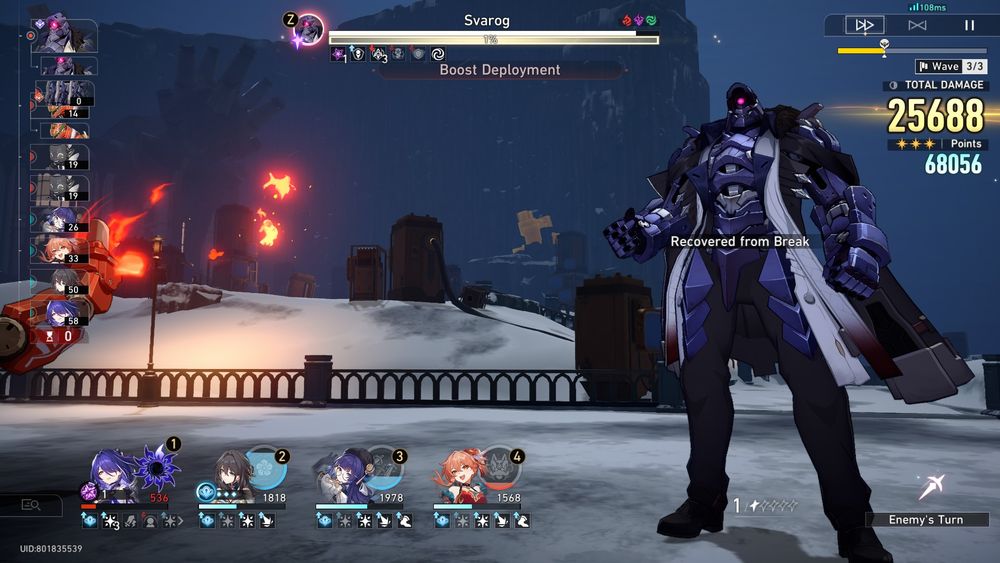Open the battle details magnifier button
This screenshot has height=563, width=1000.
click(x=31, y=506)
